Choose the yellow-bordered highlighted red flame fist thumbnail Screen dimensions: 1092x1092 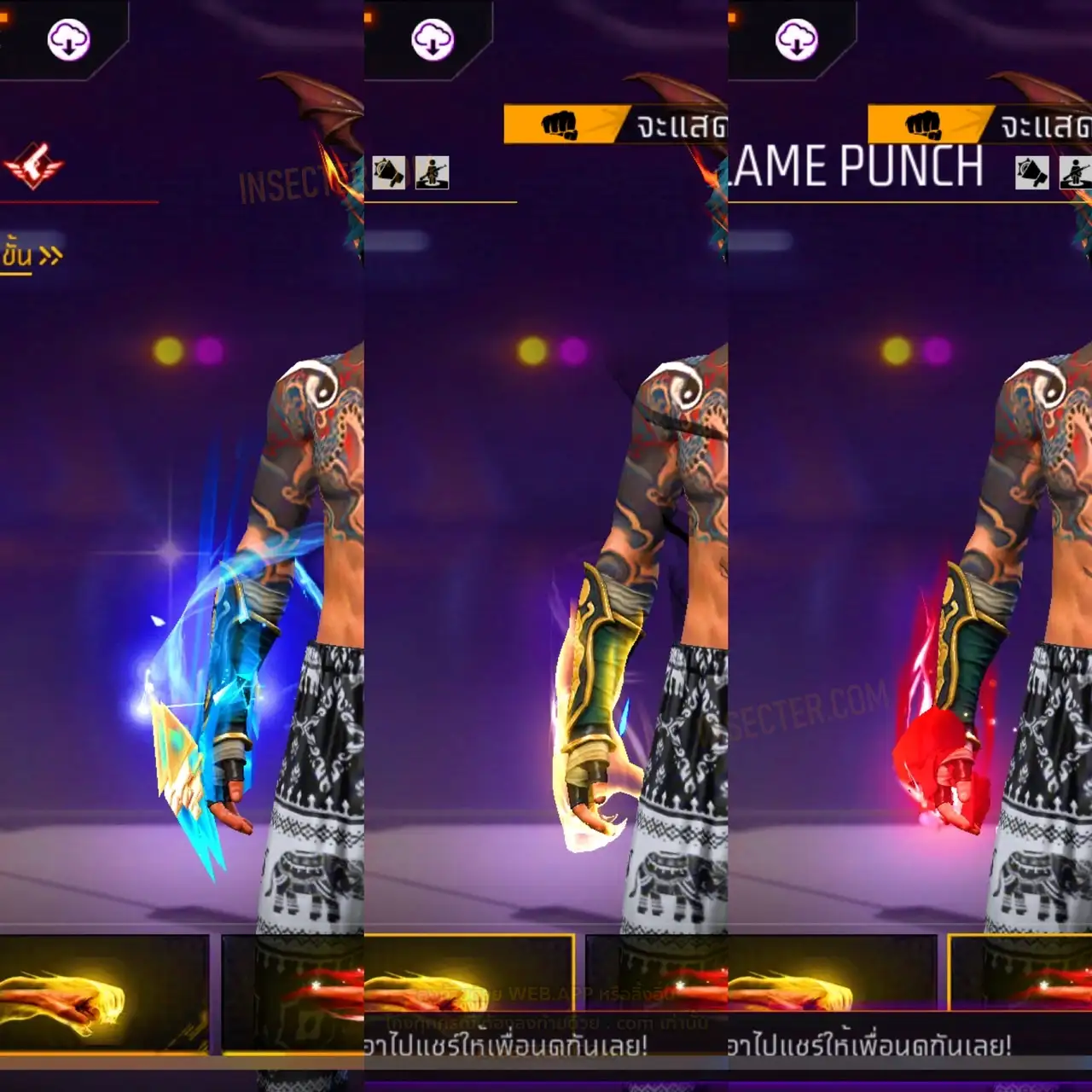(x=1020, y=973)
